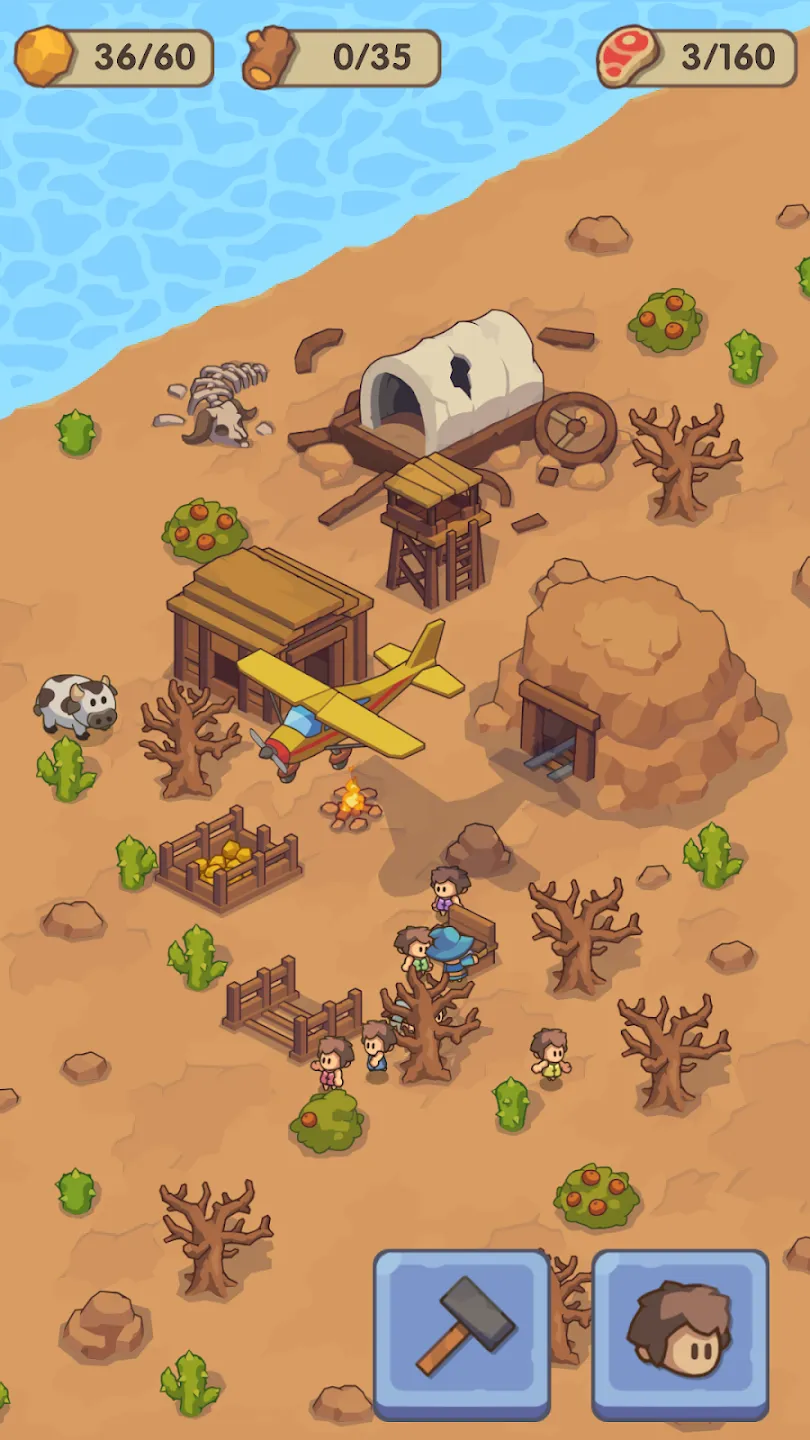
Task: Open the hammer build menu
Action: tap(462, 1333)
